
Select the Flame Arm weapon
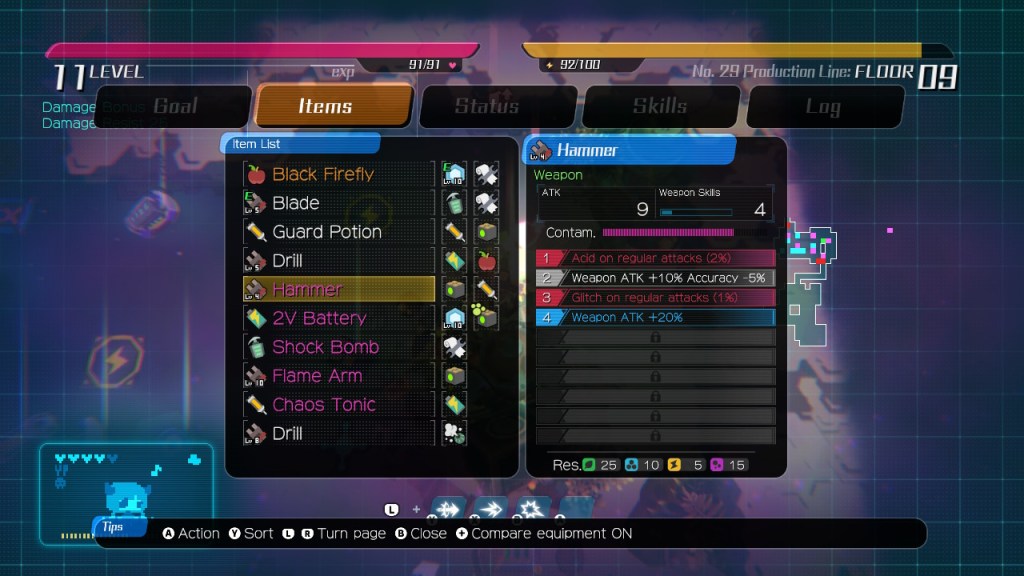pyautogui.click(x=339, y=376)
